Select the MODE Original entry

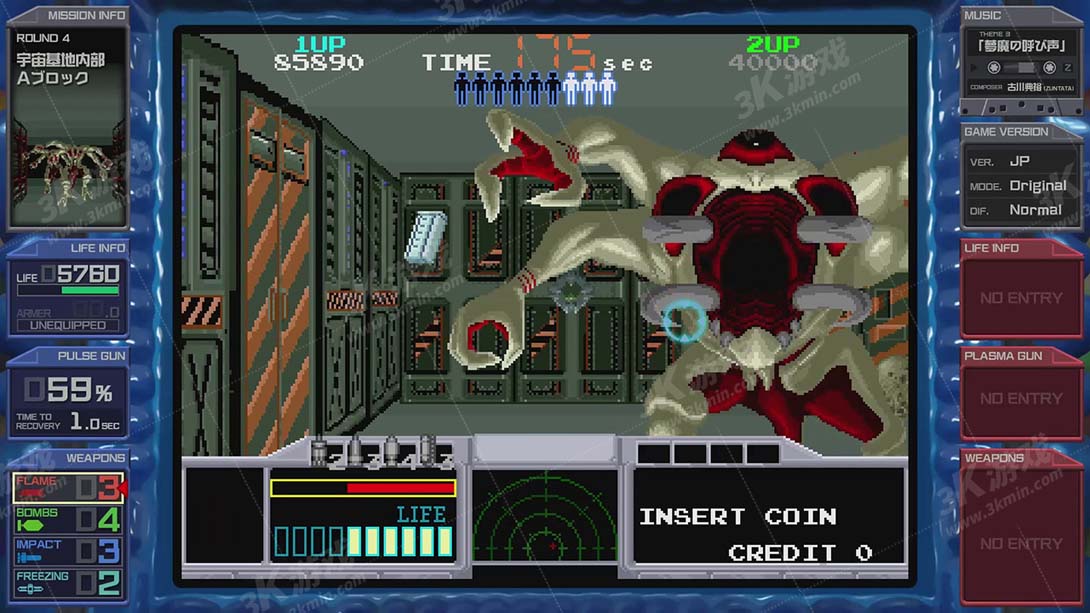click(1020, 186)
